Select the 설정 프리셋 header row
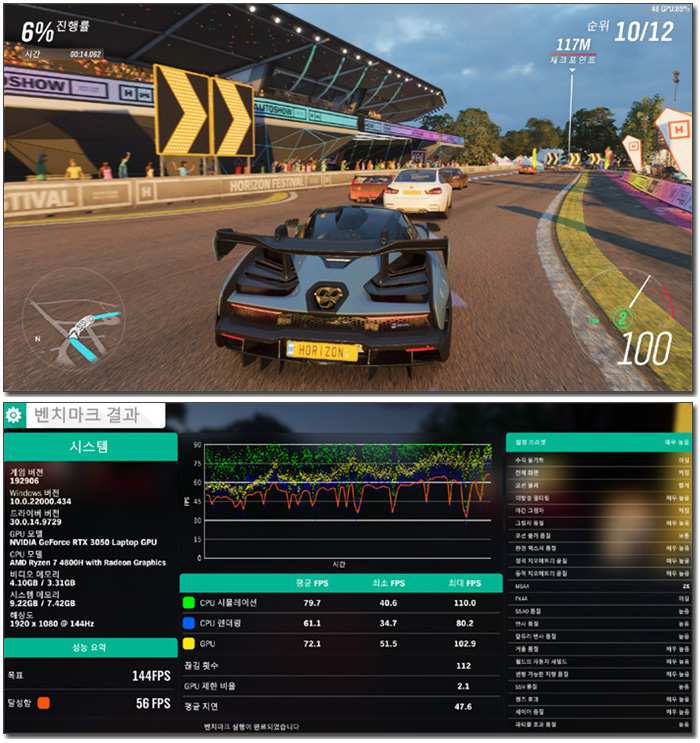Viewport: 700px width, 743px height. pos(599,440)
